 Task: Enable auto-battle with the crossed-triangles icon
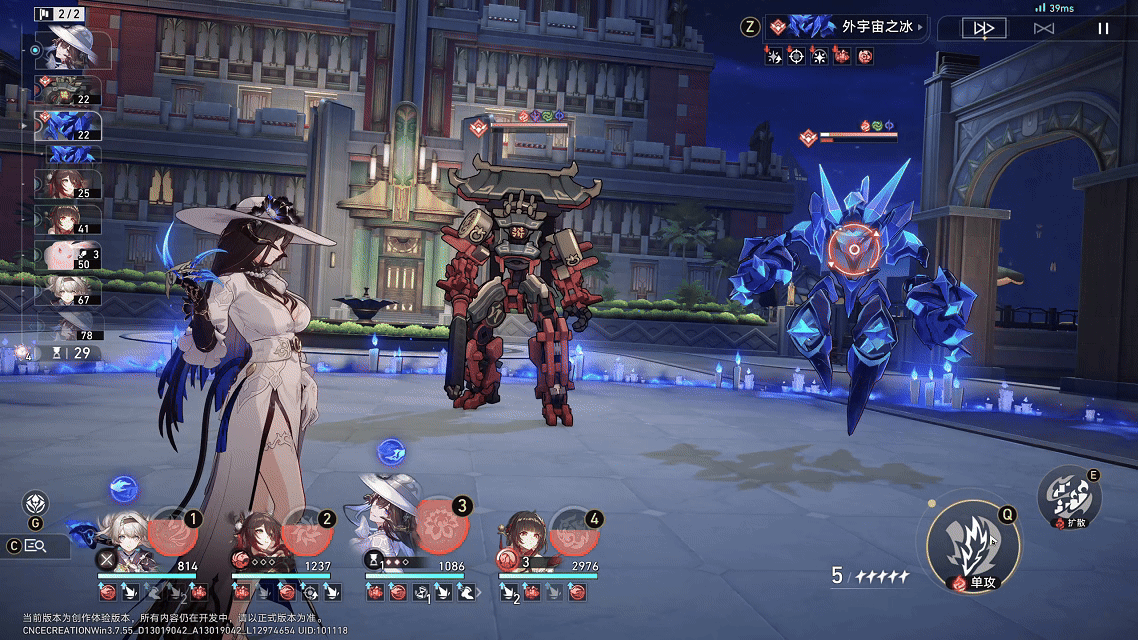(x=1043, y=28)
